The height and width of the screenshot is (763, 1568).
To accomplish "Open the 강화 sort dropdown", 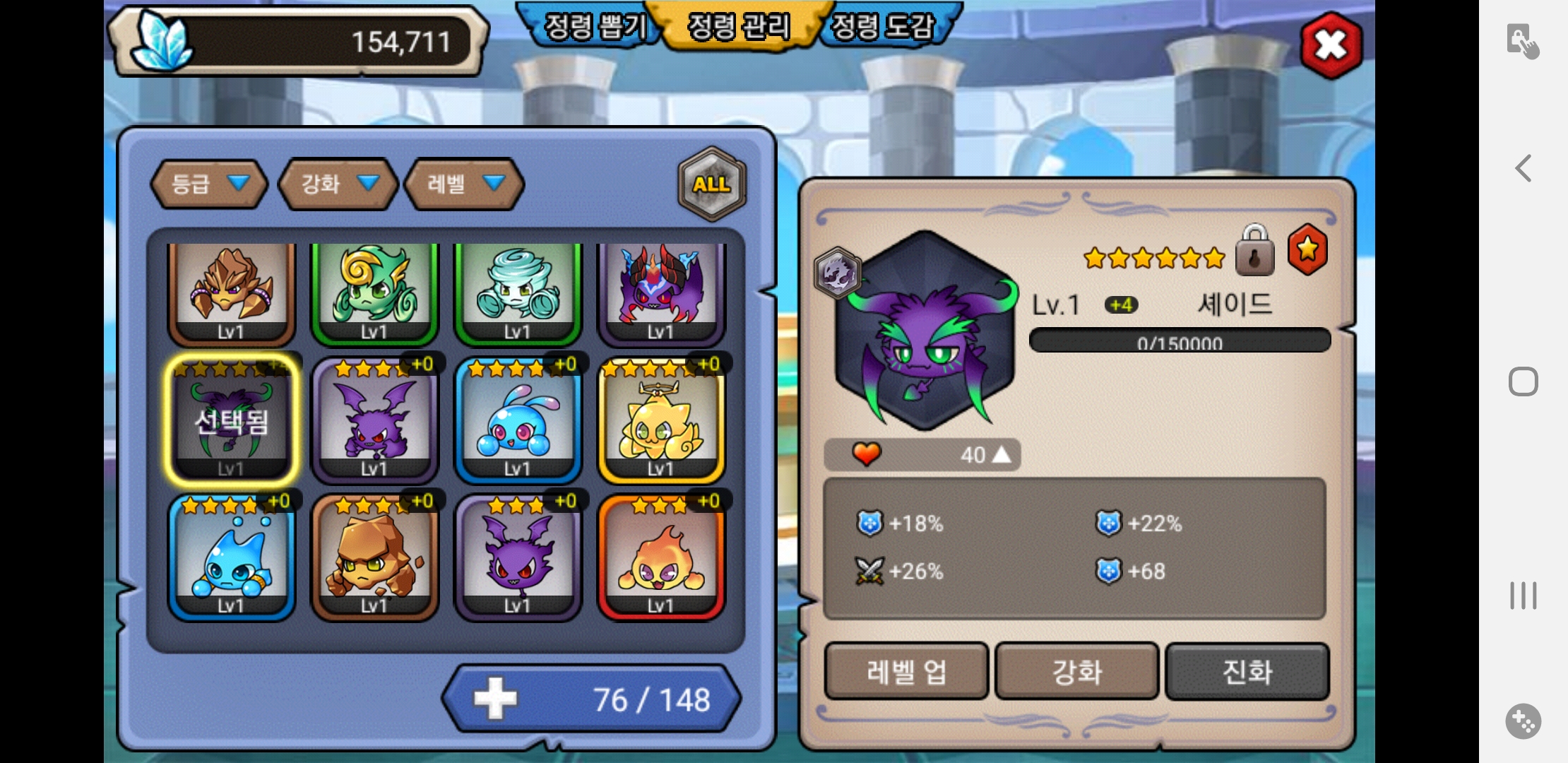I will click(x=338, y=184).
